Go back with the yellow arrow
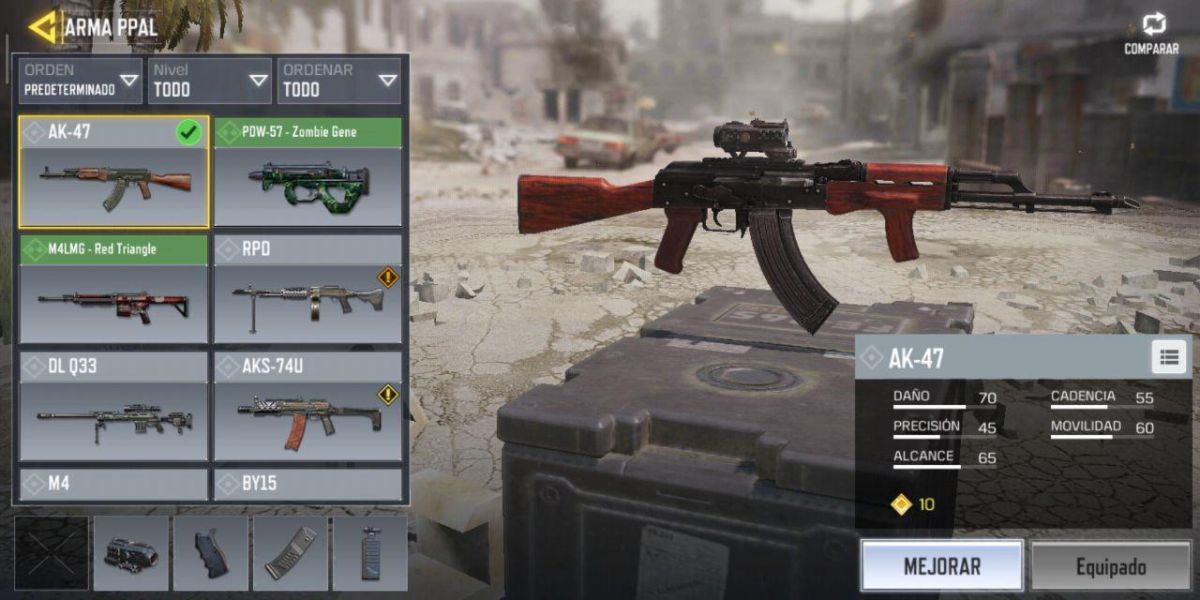Viewport: 1200px width, 600px height. tap(42, 27)
